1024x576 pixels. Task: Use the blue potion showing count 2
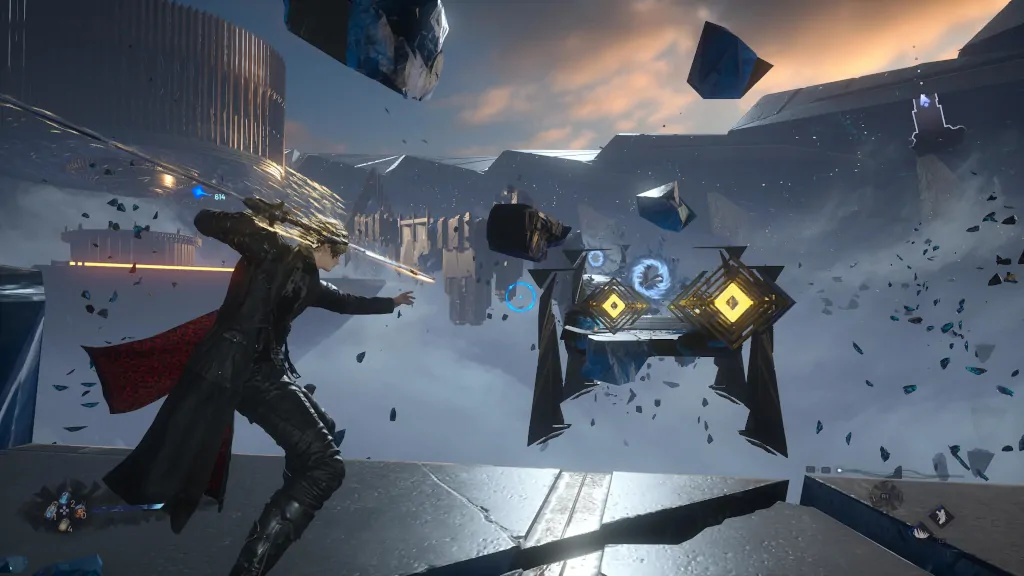click(x=64, y=498)
